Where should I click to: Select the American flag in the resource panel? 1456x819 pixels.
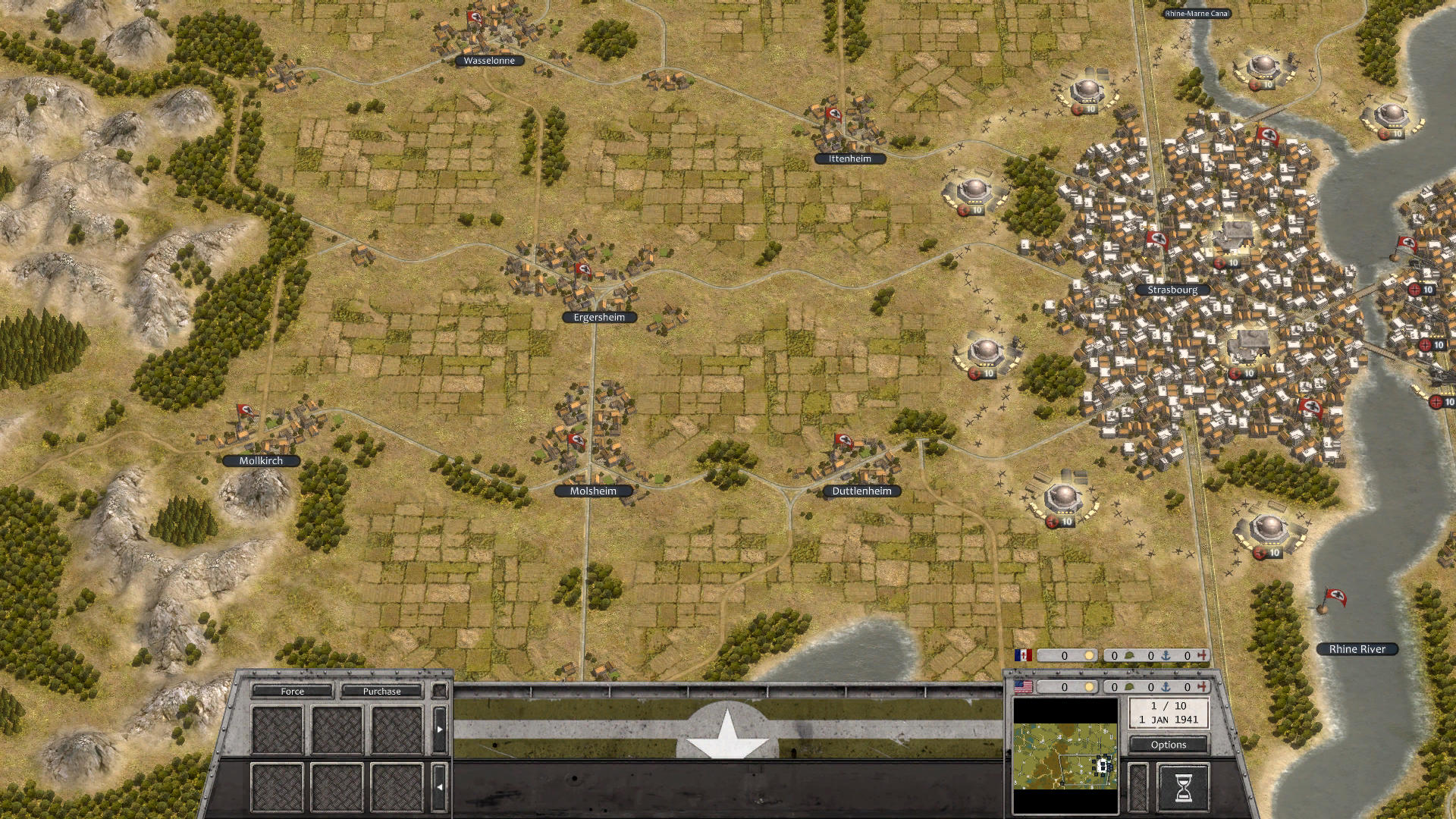(1023, 688)
